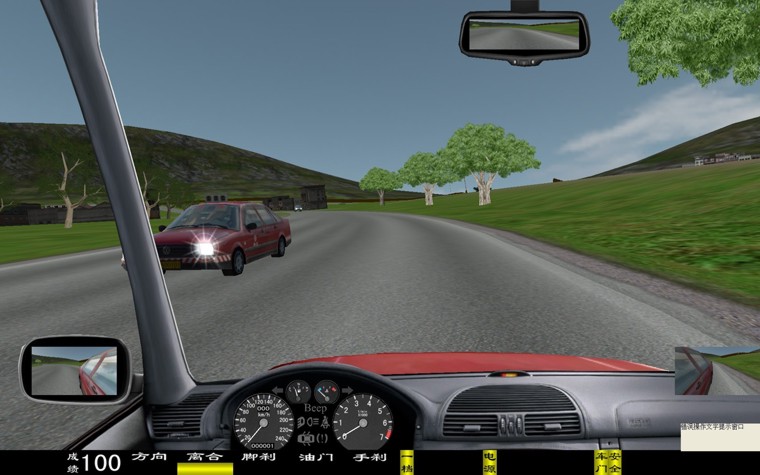Toggle the yellow 电源 power indicator
Viewport: 760px width, 475px height.
[489, 461]
